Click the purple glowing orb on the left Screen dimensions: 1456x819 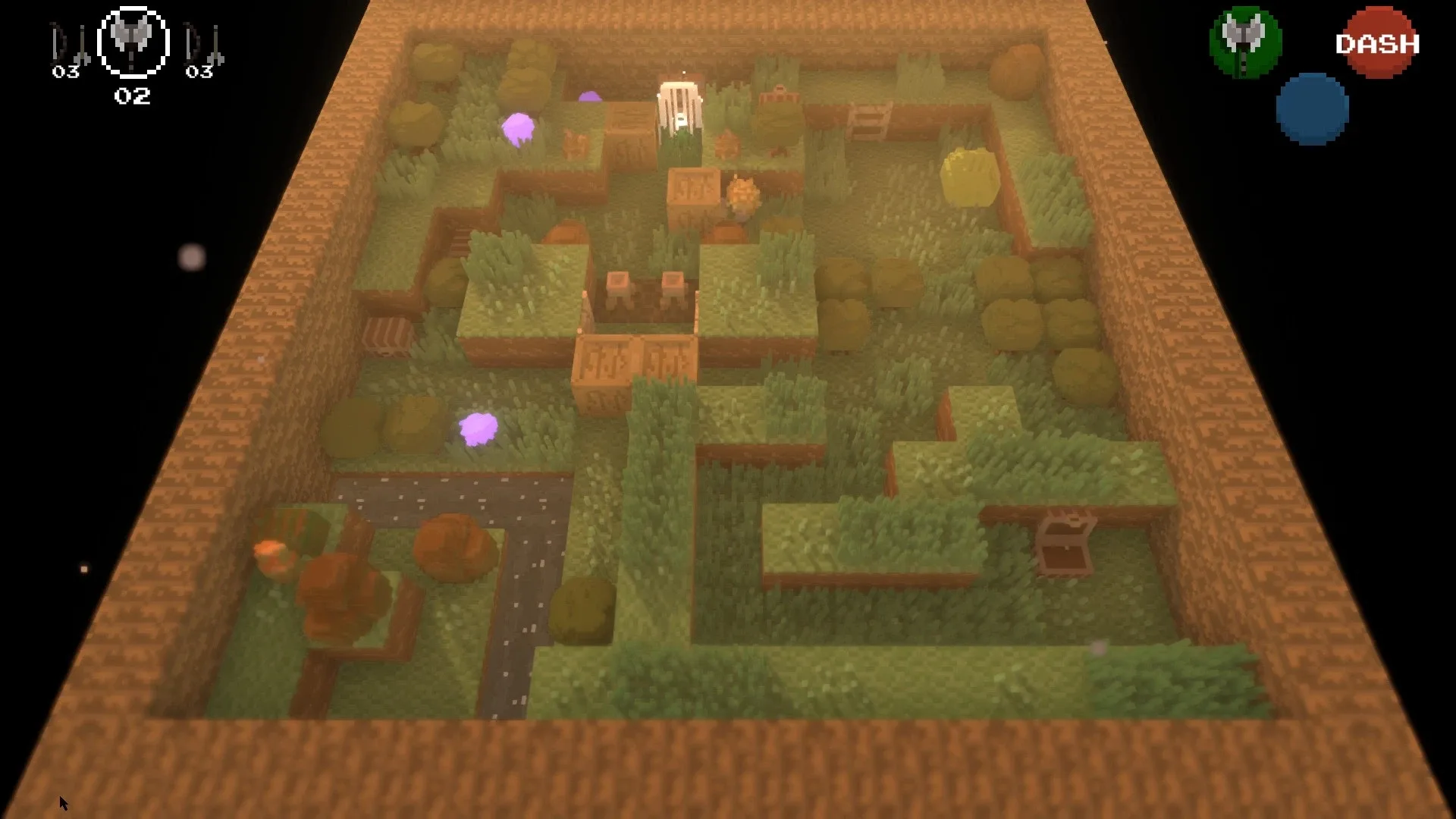pos(479,428)
